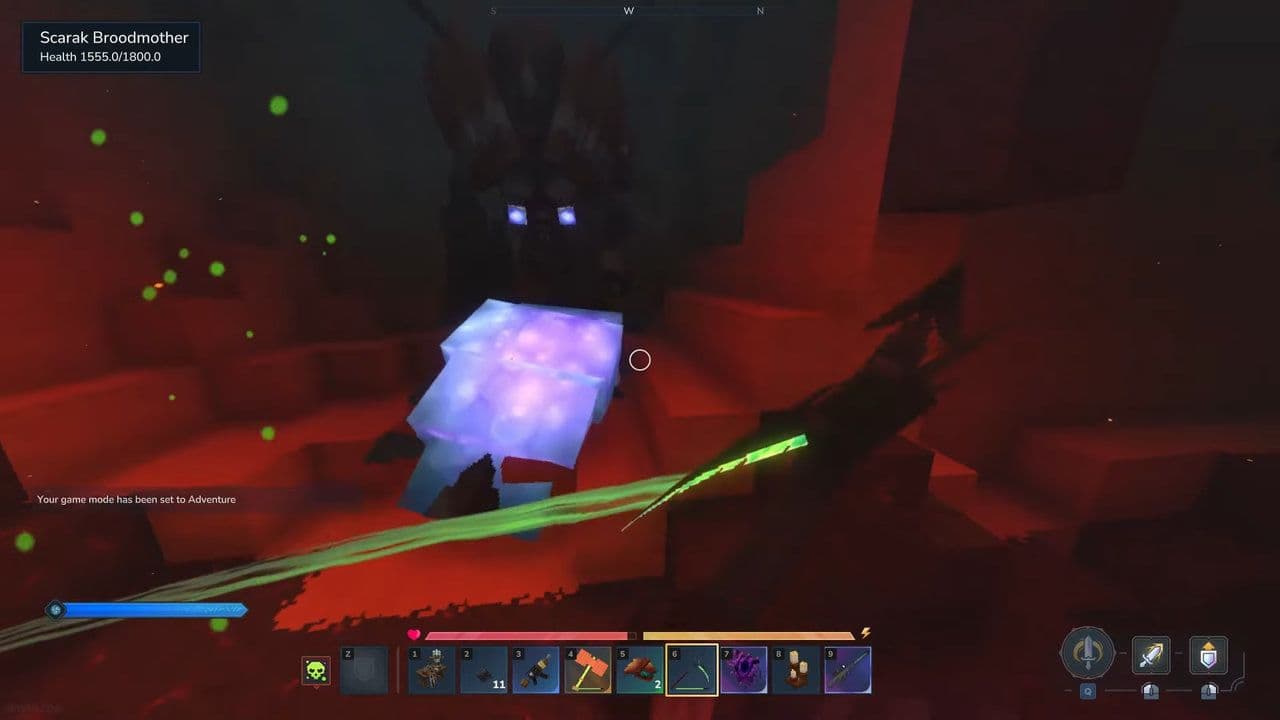
Task: Click the Scarak Broodmother health plaque
Action: pyautogui.click(x=110, y=46)
